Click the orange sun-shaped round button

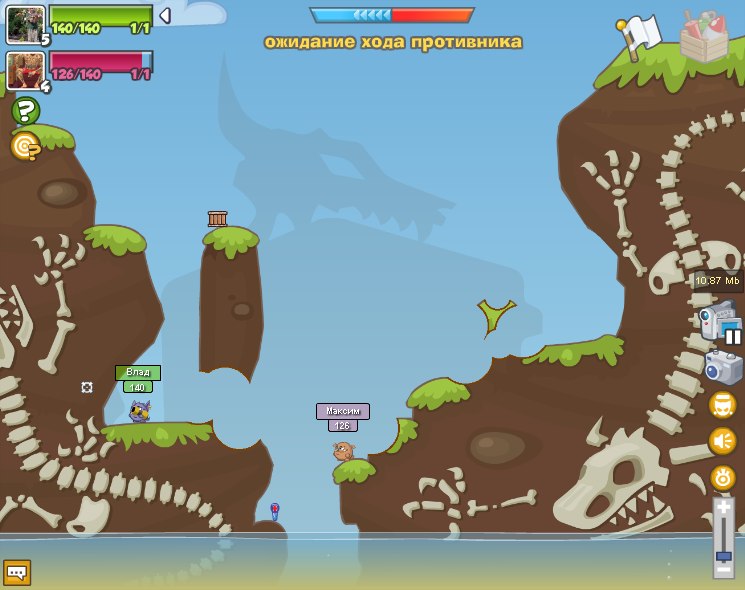(722, 477)
